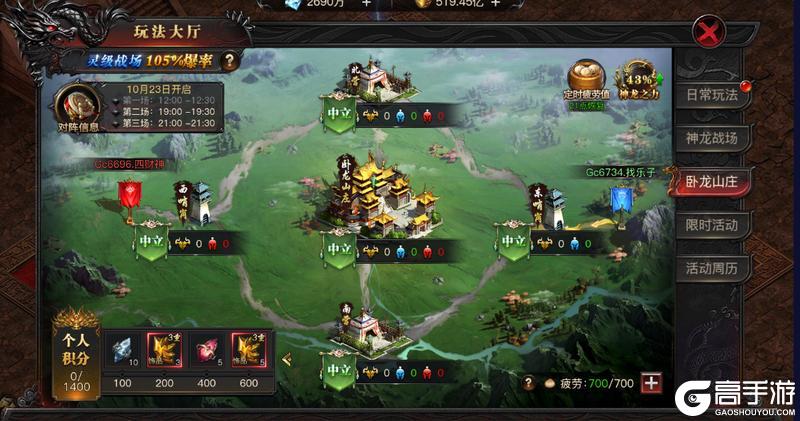Collapse the reward bar with the yellow arrow

tap(285, 359)
